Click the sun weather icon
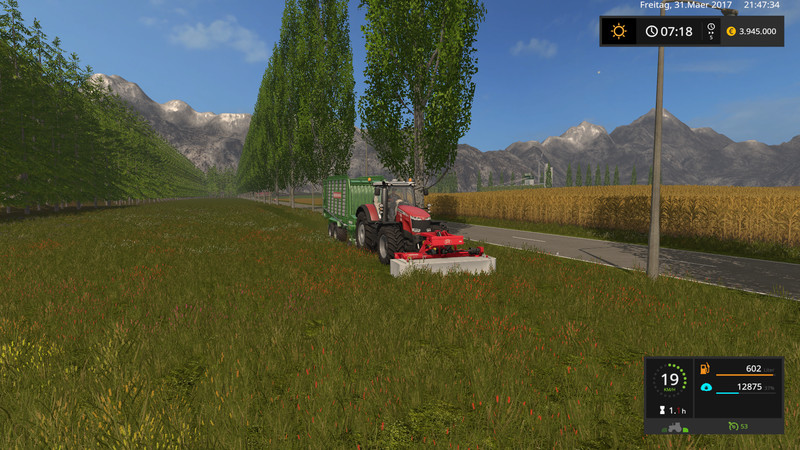Image resolution: width=800 pixels, height=450 pixels. coord(619,31)
